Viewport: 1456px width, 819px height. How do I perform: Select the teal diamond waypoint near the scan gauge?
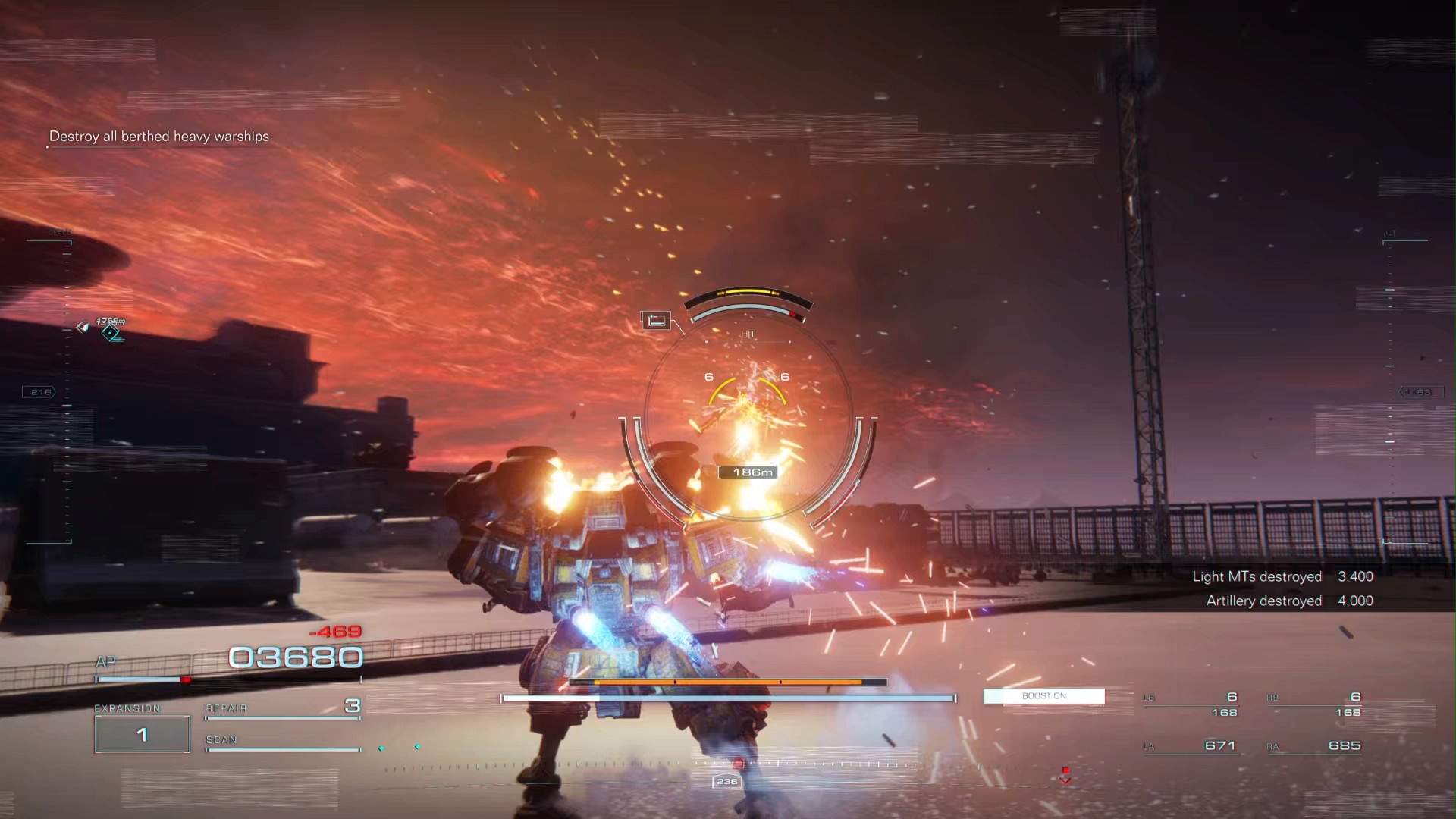[381, 748]
